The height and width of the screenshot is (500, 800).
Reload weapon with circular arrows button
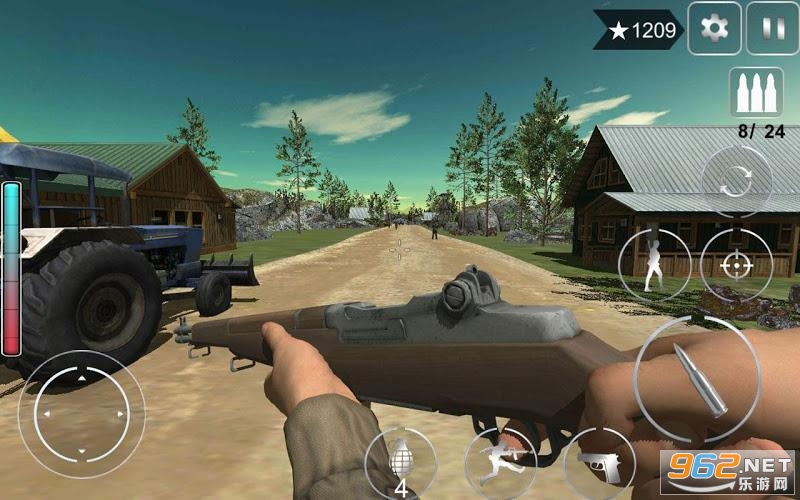pyautogui.click(x=736, y=181)
